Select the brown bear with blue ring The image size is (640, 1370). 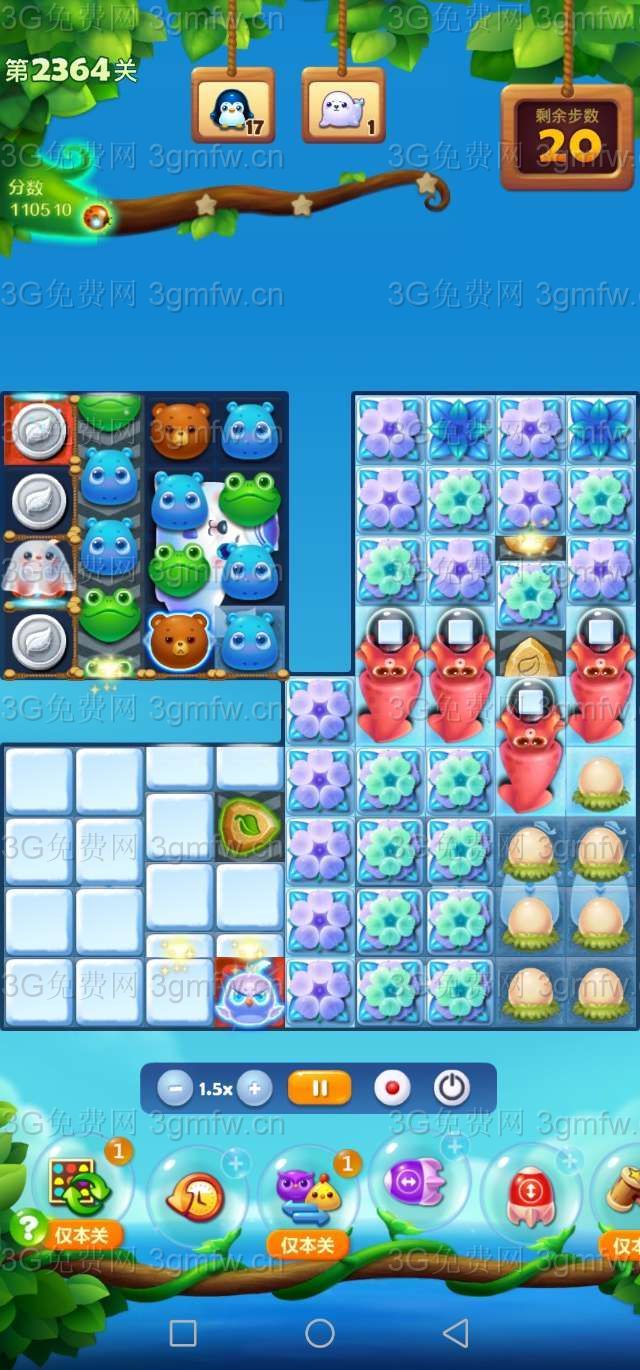click(179, 639)
